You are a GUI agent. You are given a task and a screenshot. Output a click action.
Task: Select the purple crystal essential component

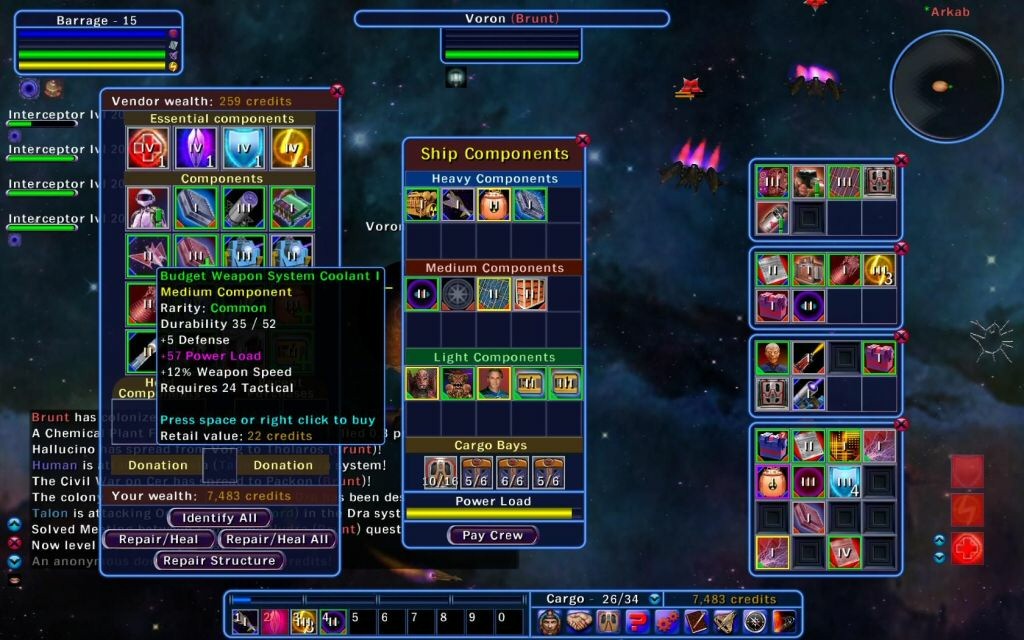point(196,149)
